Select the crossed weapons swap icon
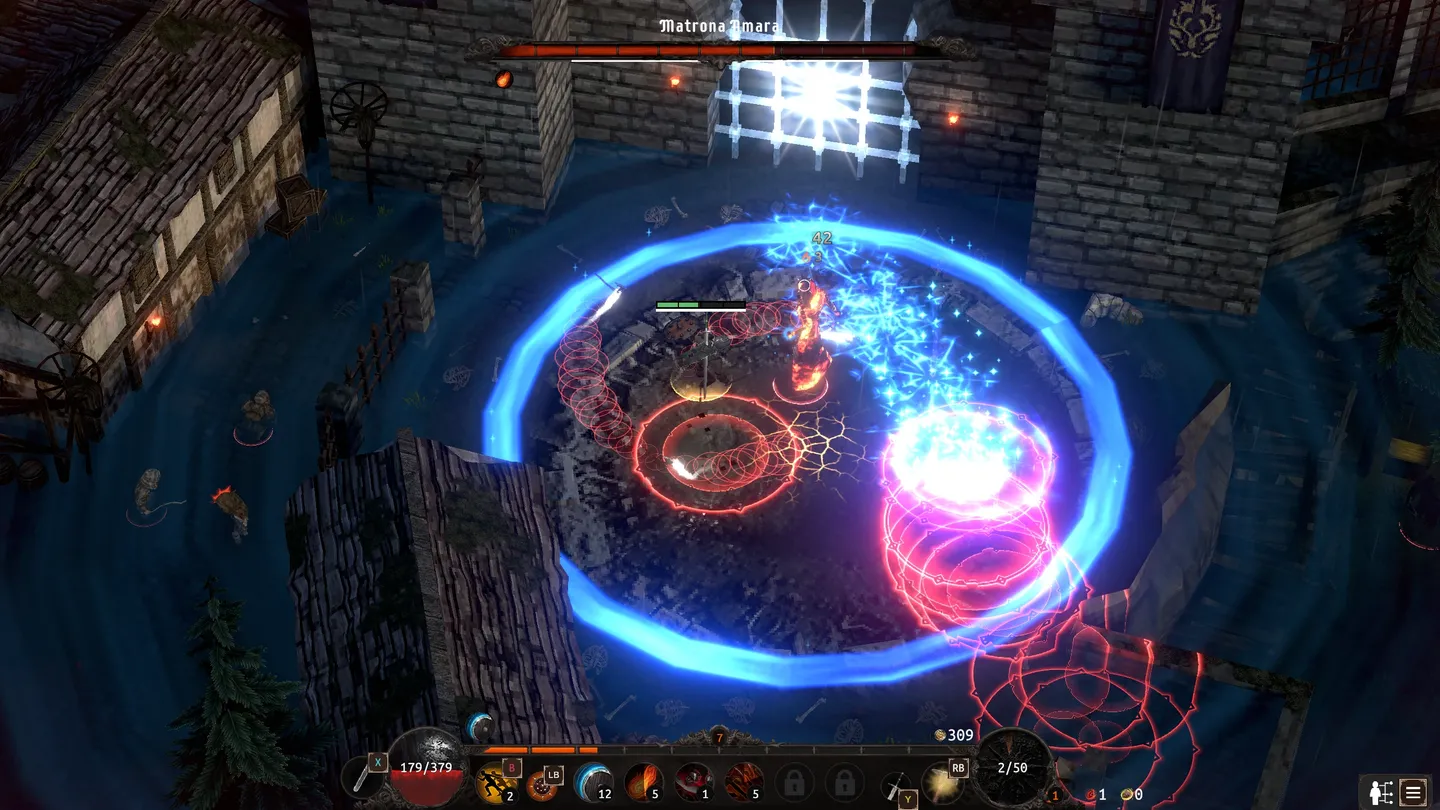 pyautogui.click(x=895, y=784)
